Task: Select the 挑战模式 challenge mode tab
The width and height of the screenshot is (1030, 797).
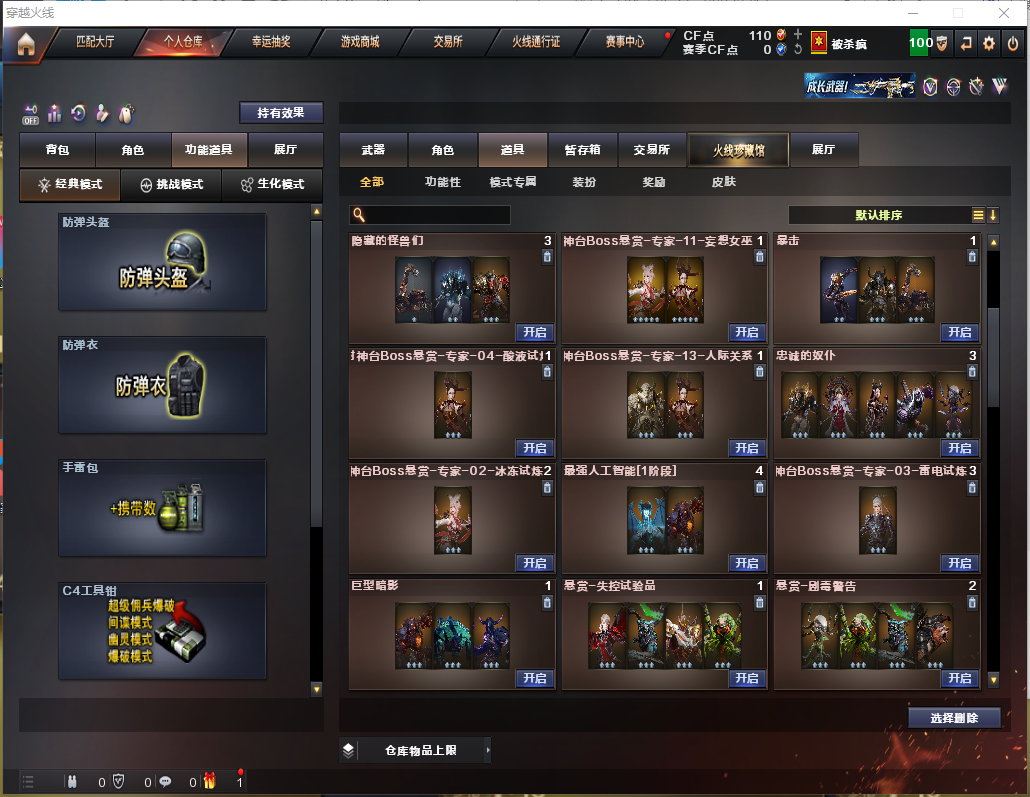Action: [x=172, y=185]
